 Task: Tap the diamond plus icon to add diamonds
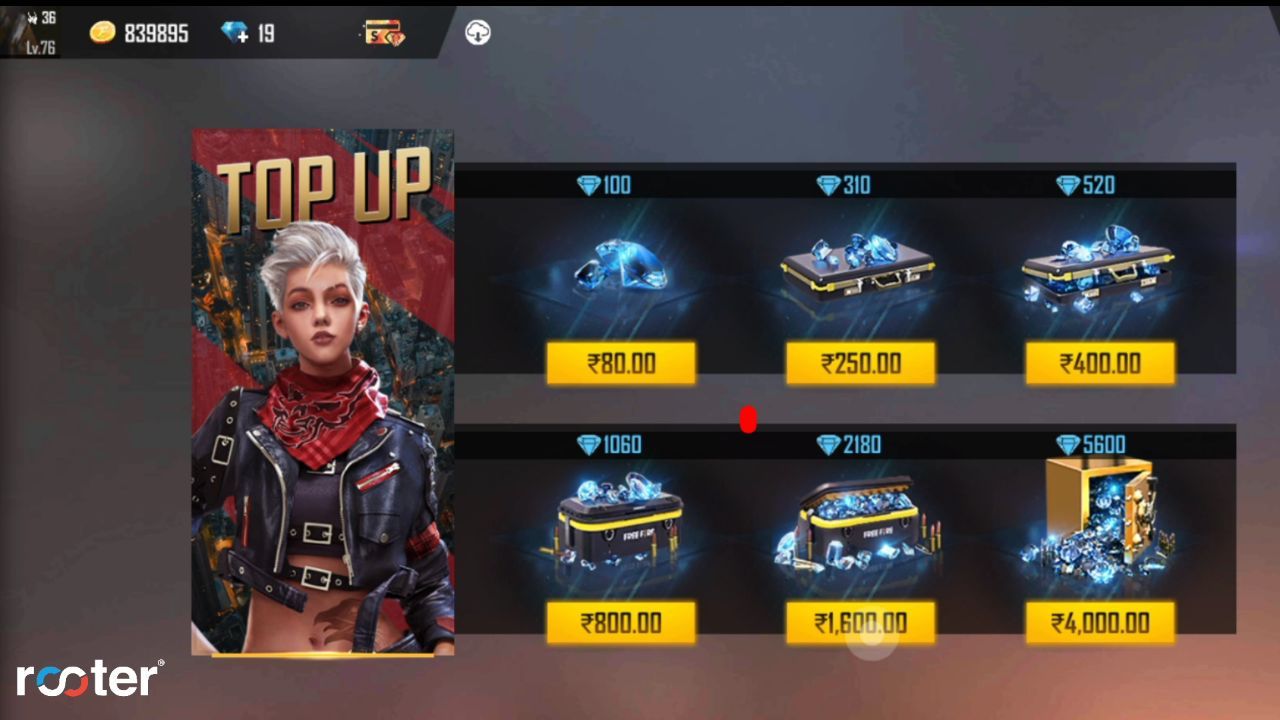[234, 33]
